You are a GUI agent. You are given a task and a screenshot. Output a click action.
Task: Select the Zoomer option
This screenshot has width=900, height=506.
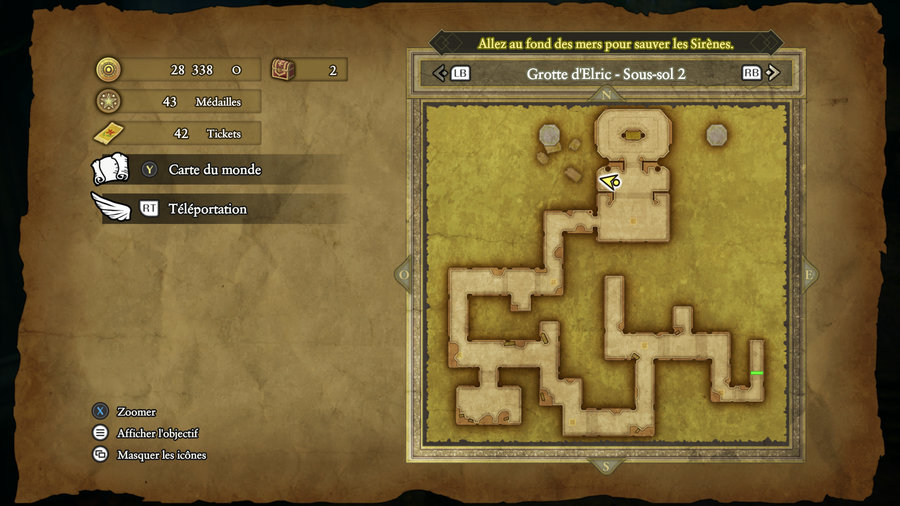tap(135, 412)
